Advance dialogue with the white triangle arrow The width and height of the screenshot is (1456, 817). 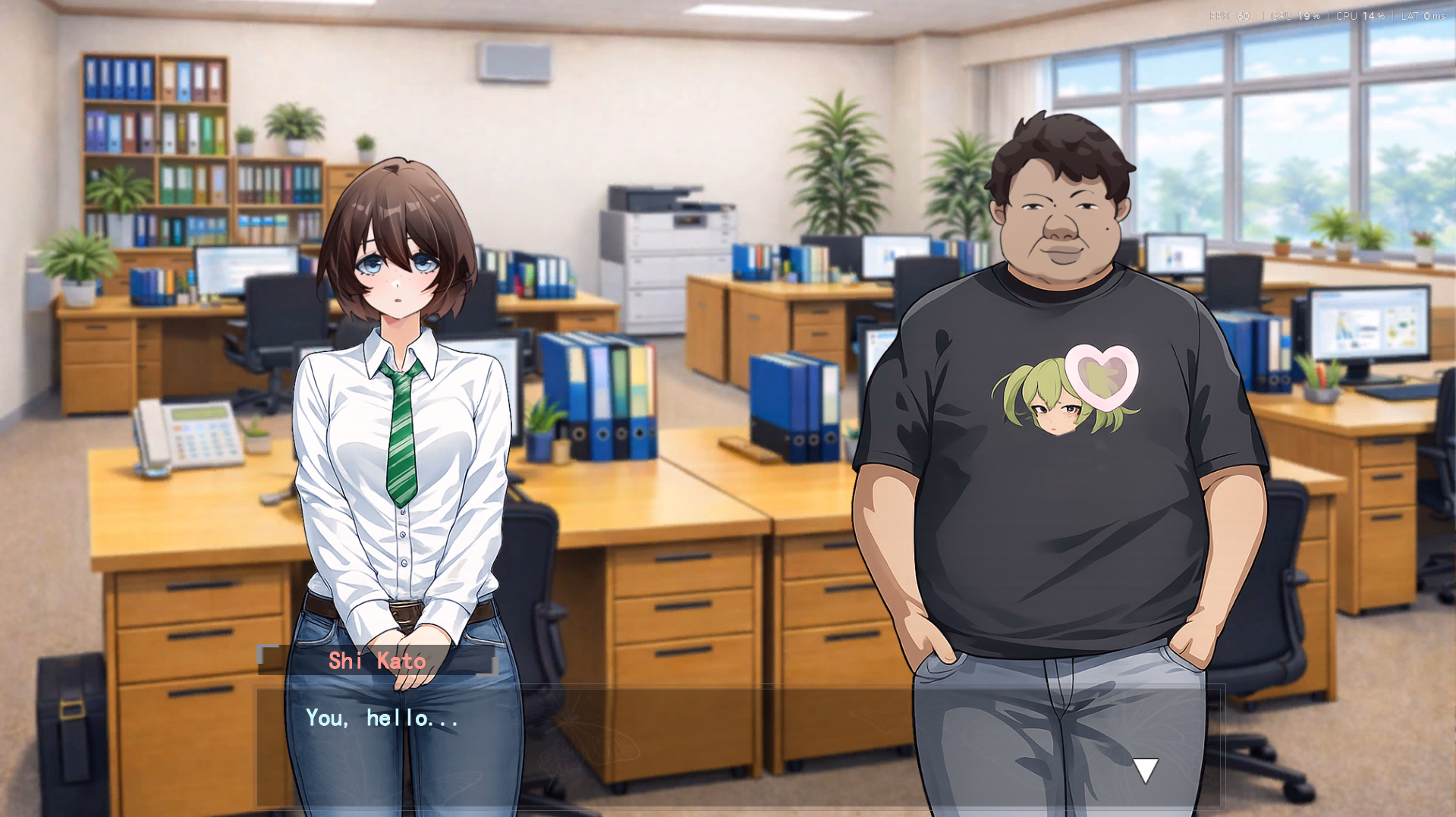(x=1145, y=769)
